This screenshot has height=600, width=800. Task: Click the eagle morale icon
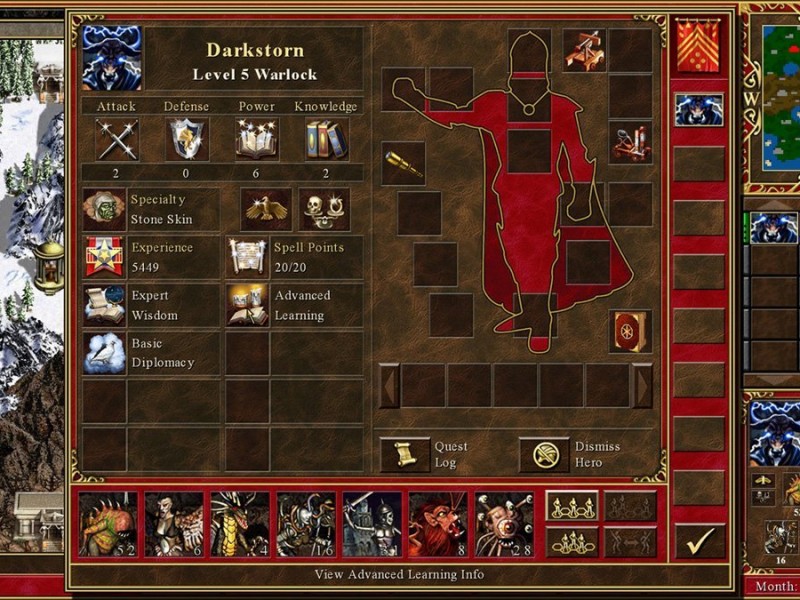pos(265,209)
